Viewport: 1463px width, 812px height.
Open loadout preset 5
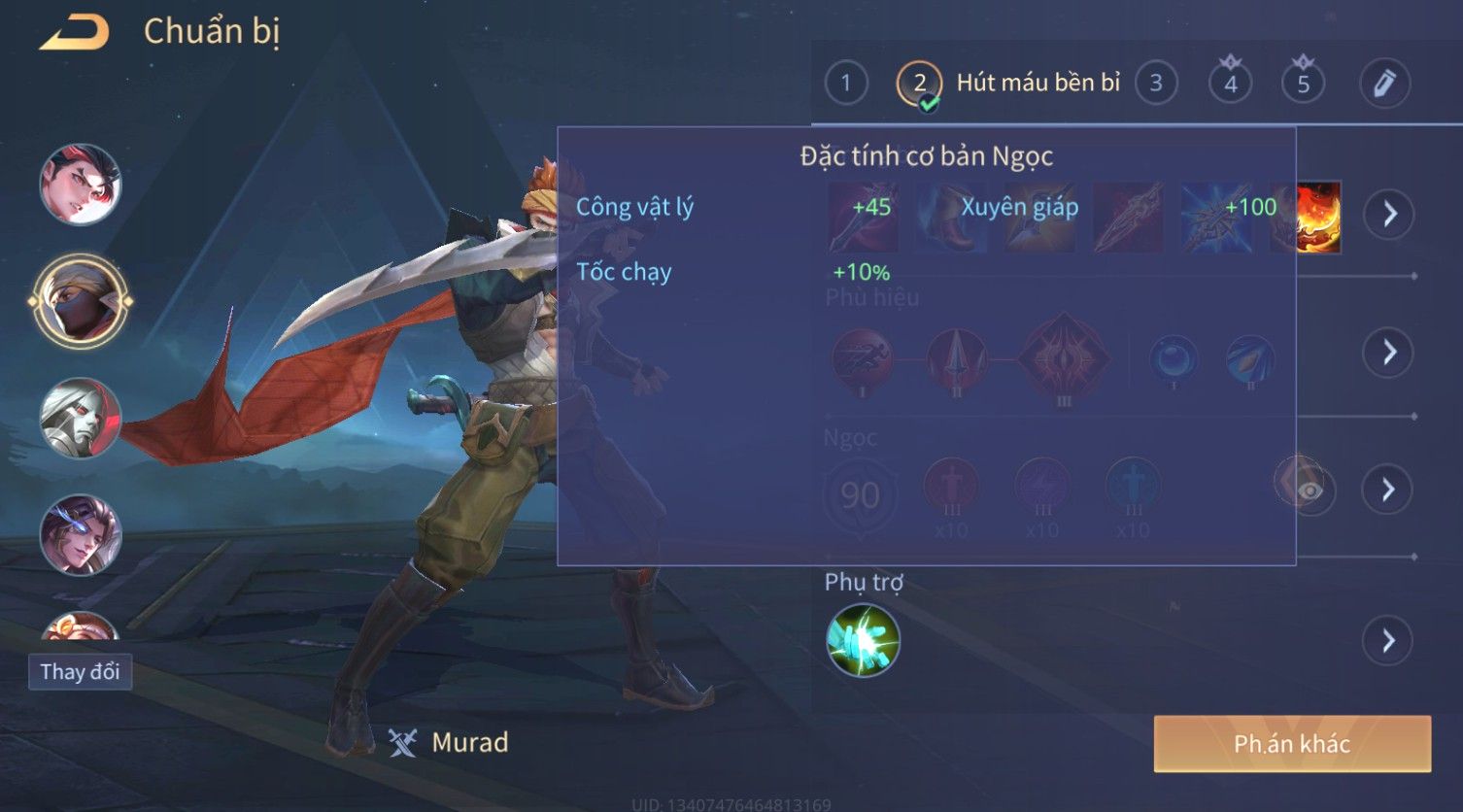(1303, 84)
